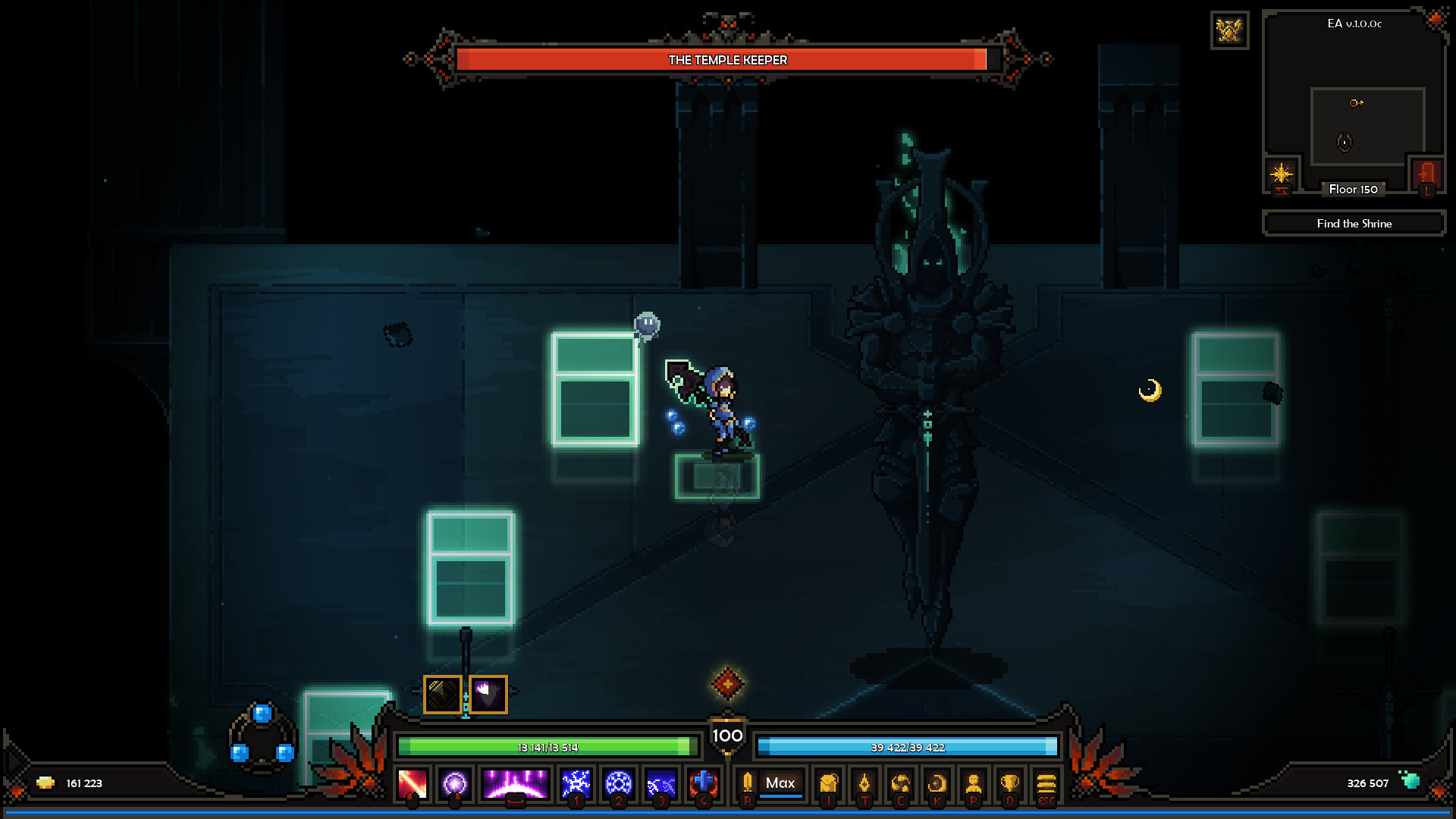The image size is (1456, 819).
Task: Cast the wide purple beam ability
Action: pos(515,783)
